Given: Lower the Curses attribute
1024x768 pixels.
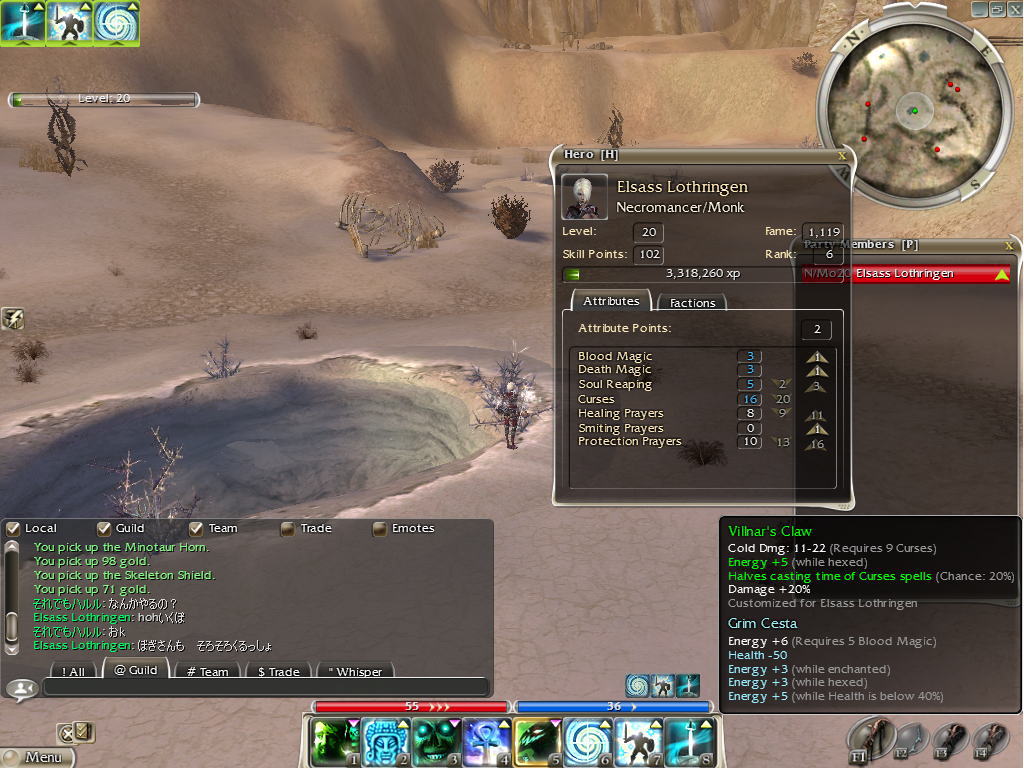Looking at the screenshot, I should [x=781, y=399].
